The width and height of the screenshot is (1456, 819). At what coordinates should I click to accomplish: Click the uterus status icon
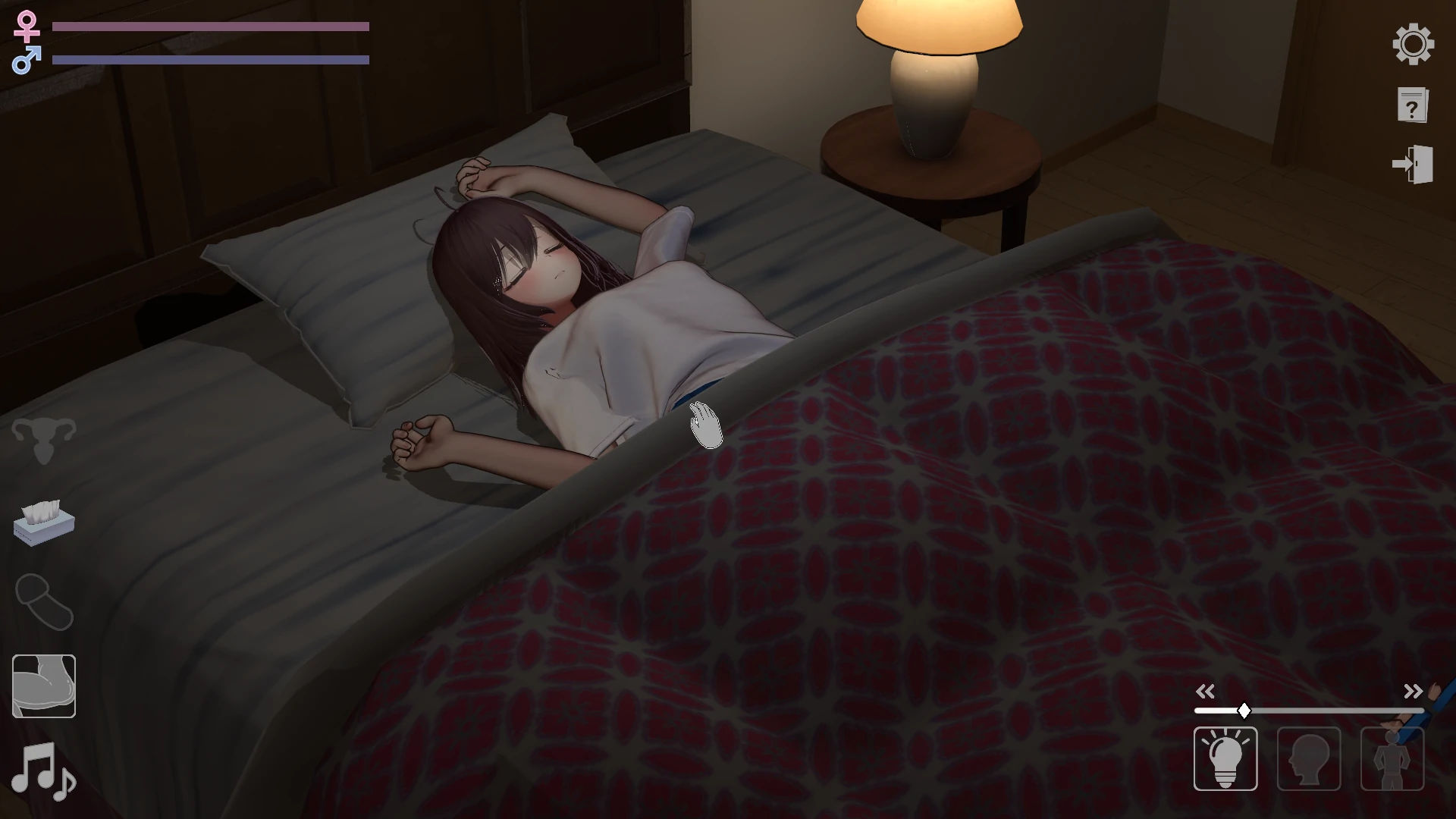[43, 438]
